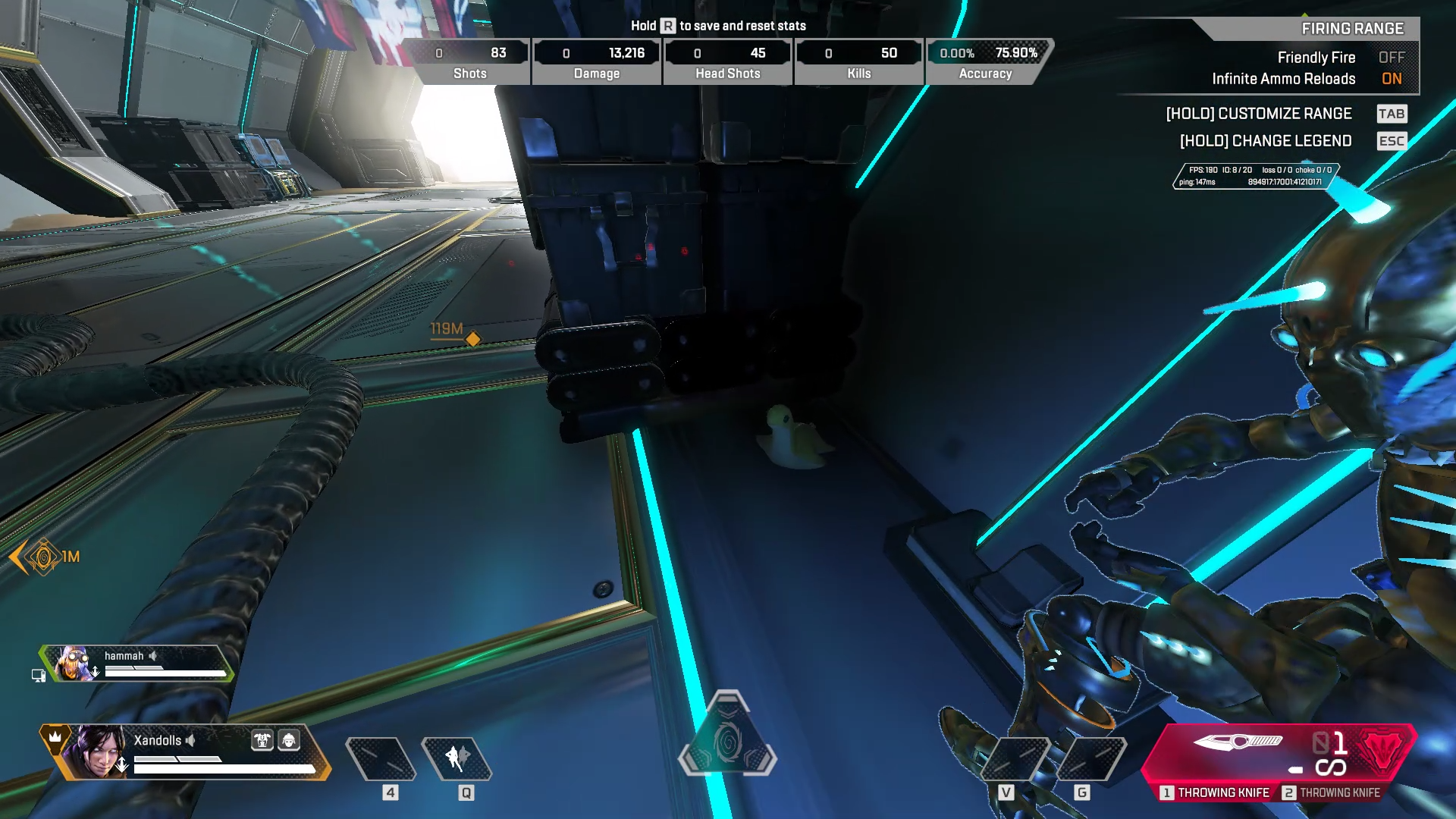Open the Customize Range option

click(1259, 114)
